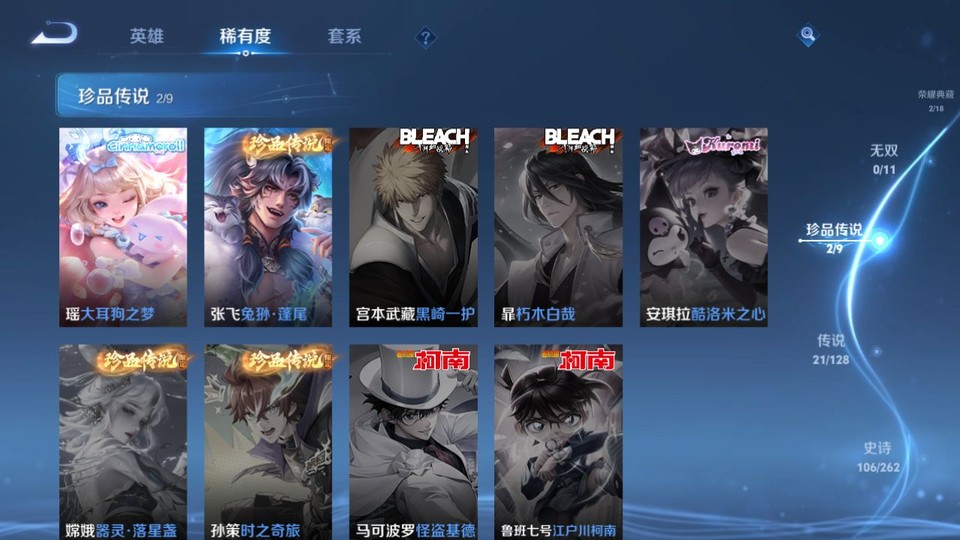960x540 pixels.
Task: Pick the 安琪拉 酷洛米之心 skin card
Action: click(x=703, y=227)
